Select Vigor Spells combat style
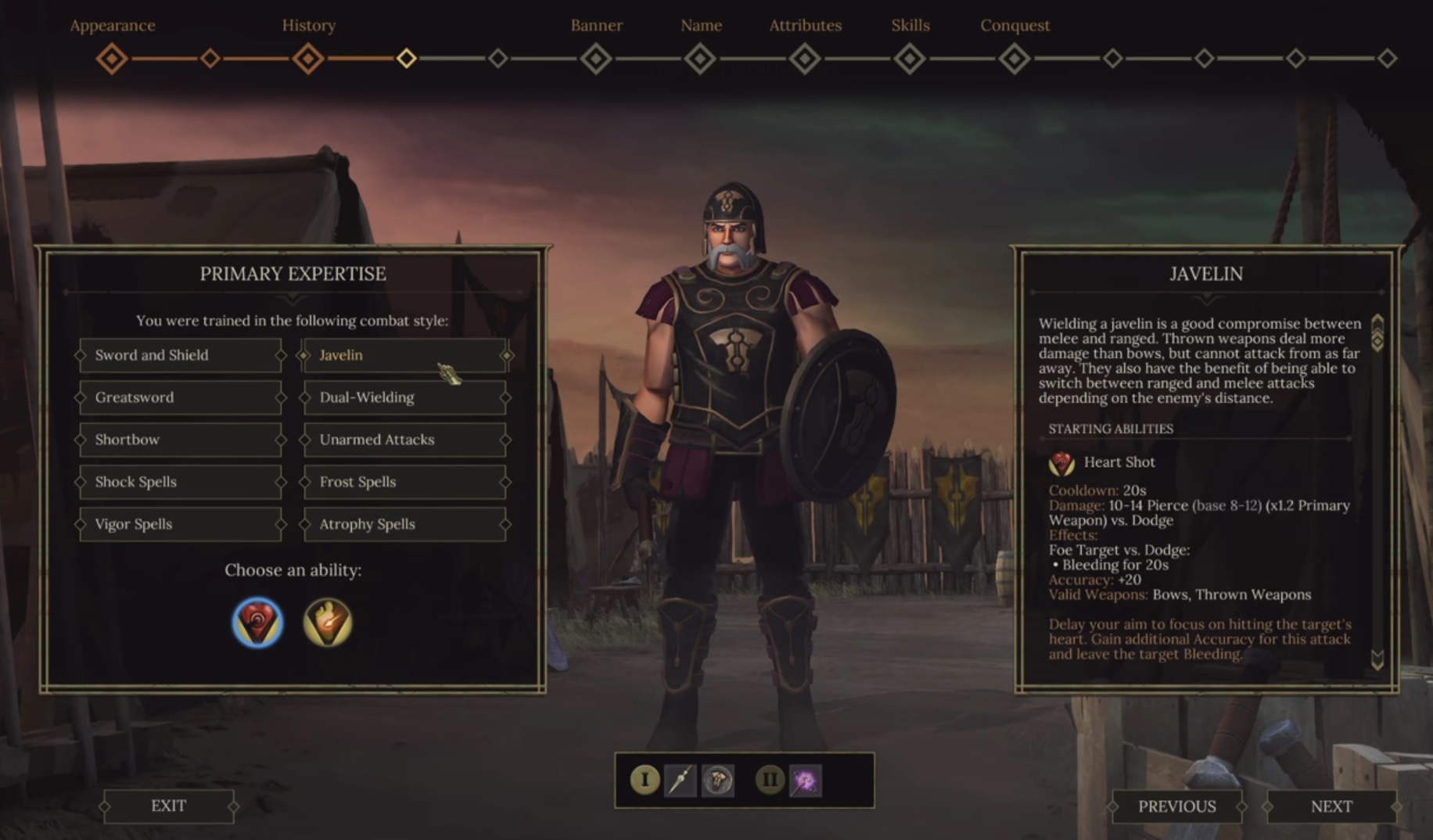Screen dimensions: 1433x840 pos(180,524)
